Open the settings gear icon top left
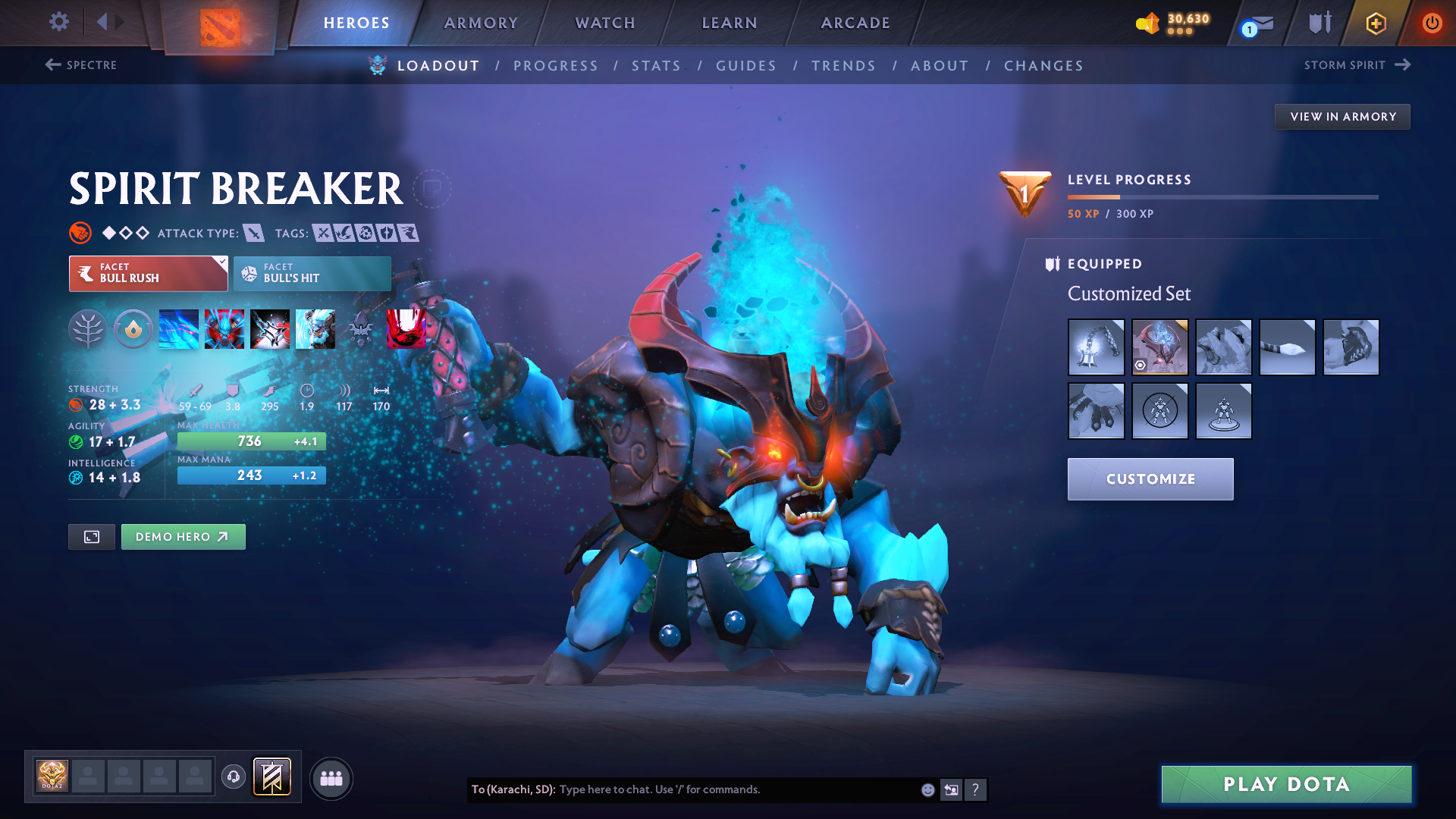This screenshot has height=819, width=1456. coord(58,23)
